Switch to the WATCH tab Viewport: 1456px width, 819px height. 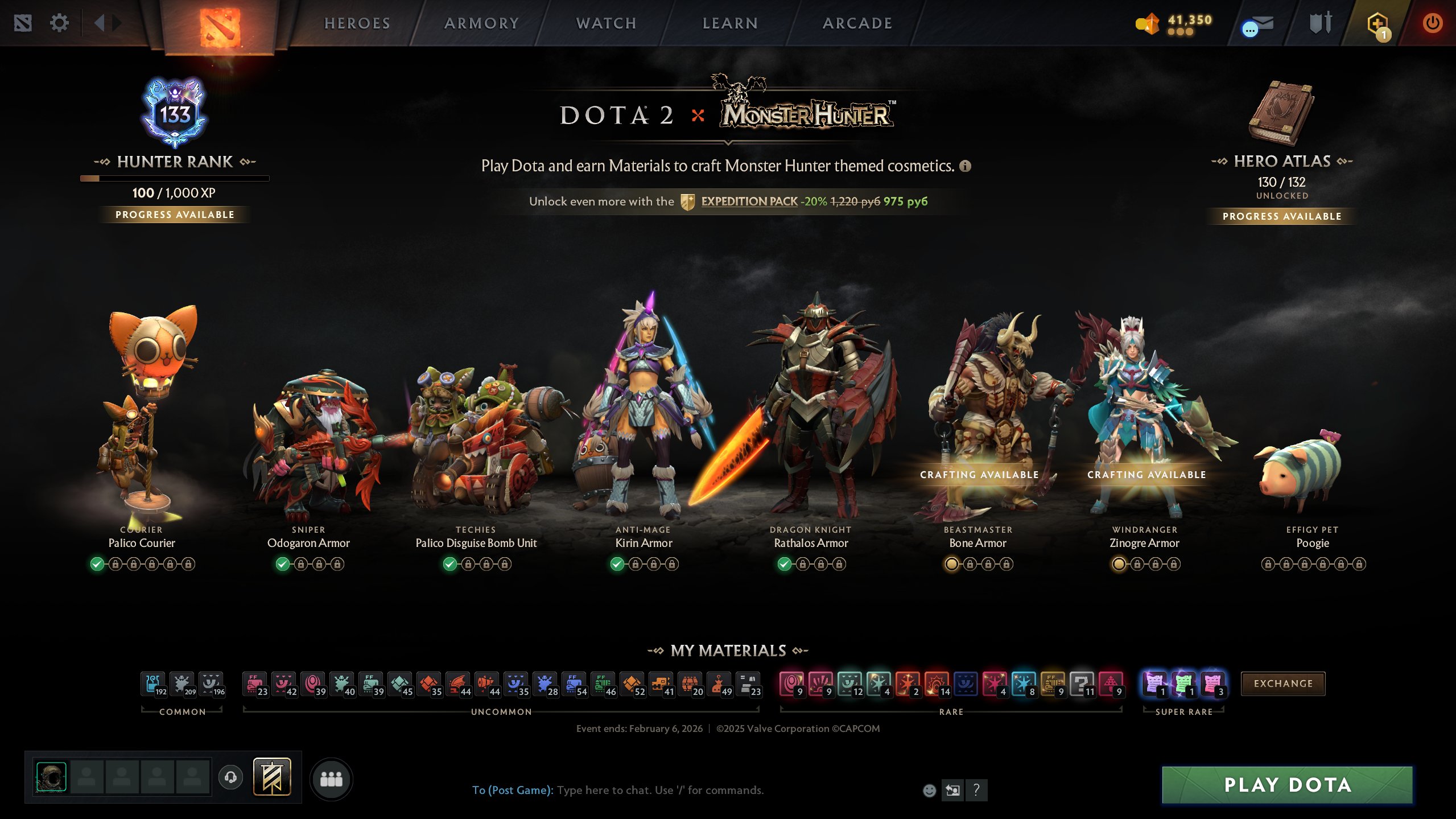pyautogui.click(x=605, y=23)
